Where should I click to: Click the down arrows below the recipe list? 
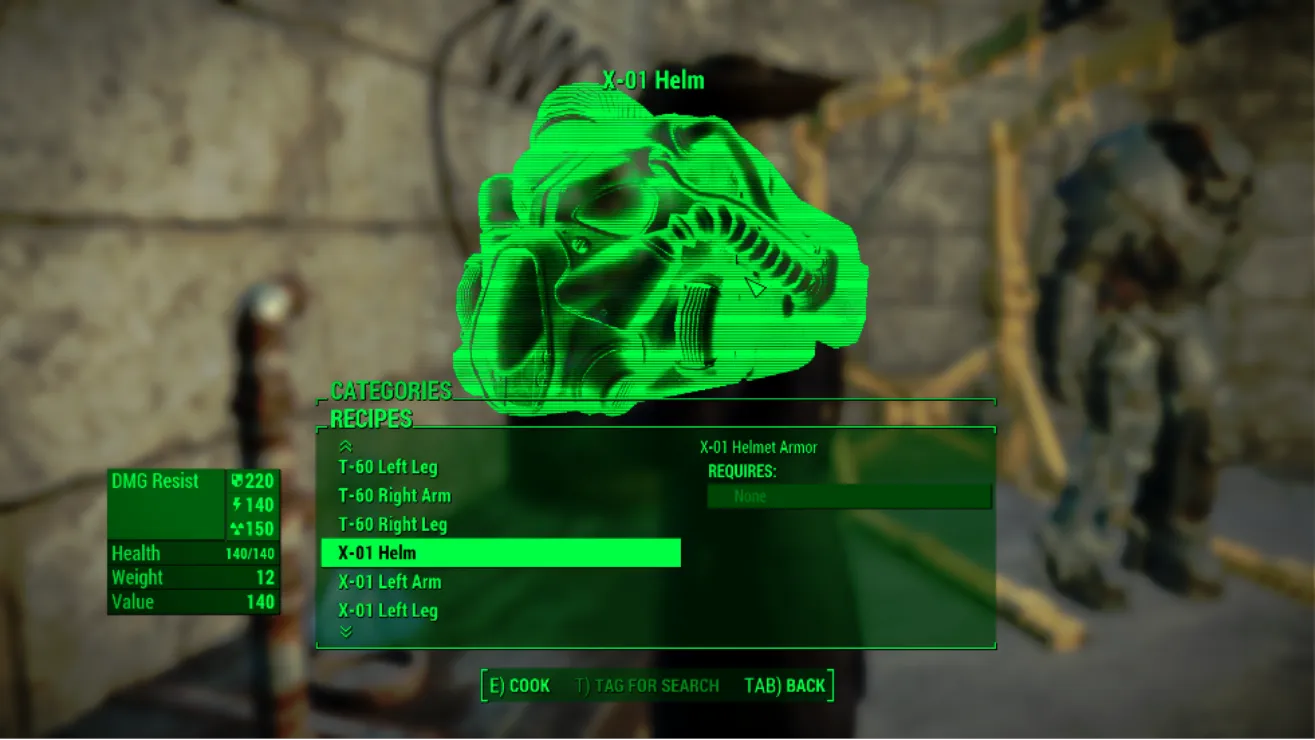[346, 632]
